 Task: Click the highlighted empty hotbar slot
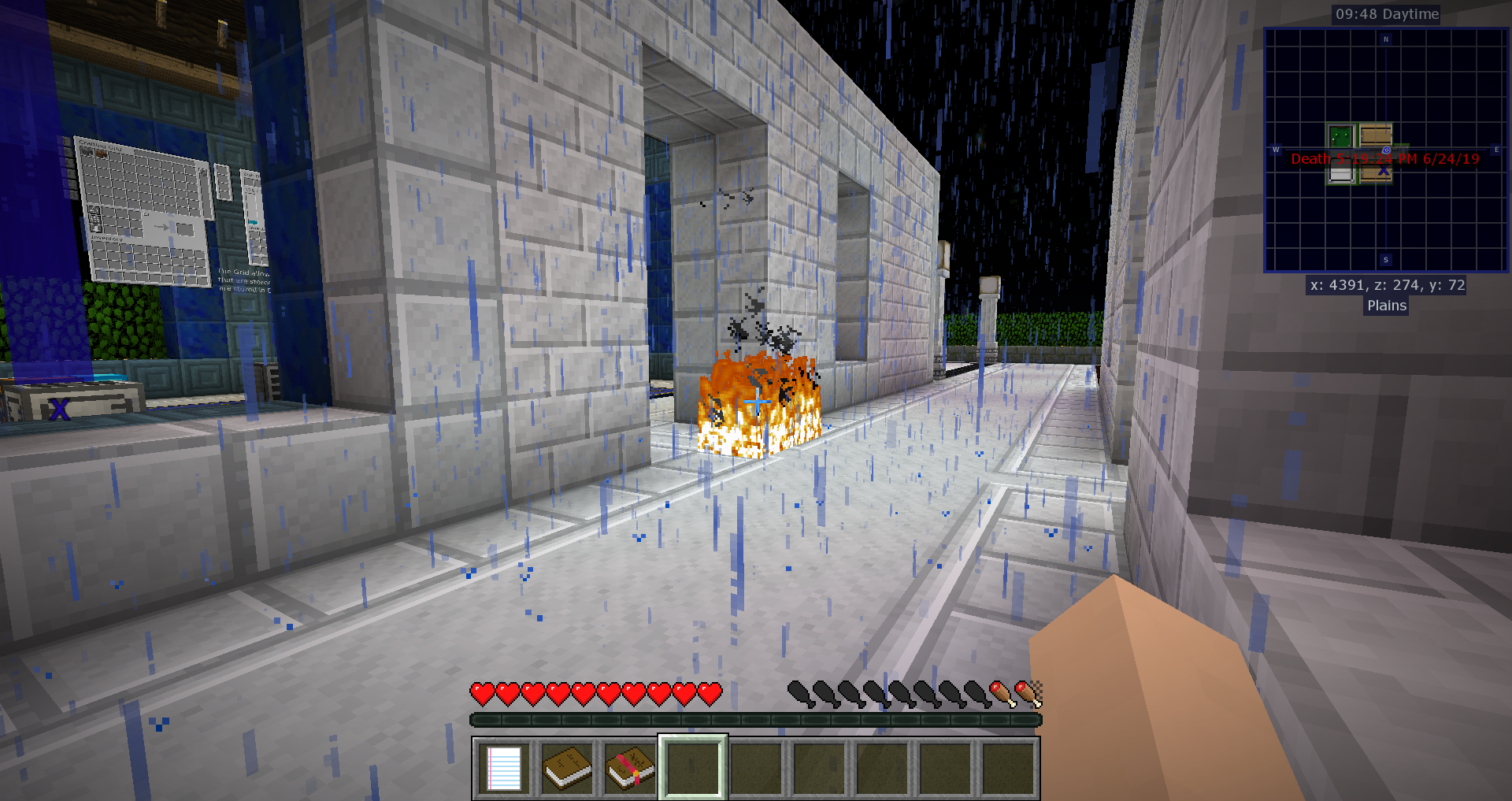[693, 768]
